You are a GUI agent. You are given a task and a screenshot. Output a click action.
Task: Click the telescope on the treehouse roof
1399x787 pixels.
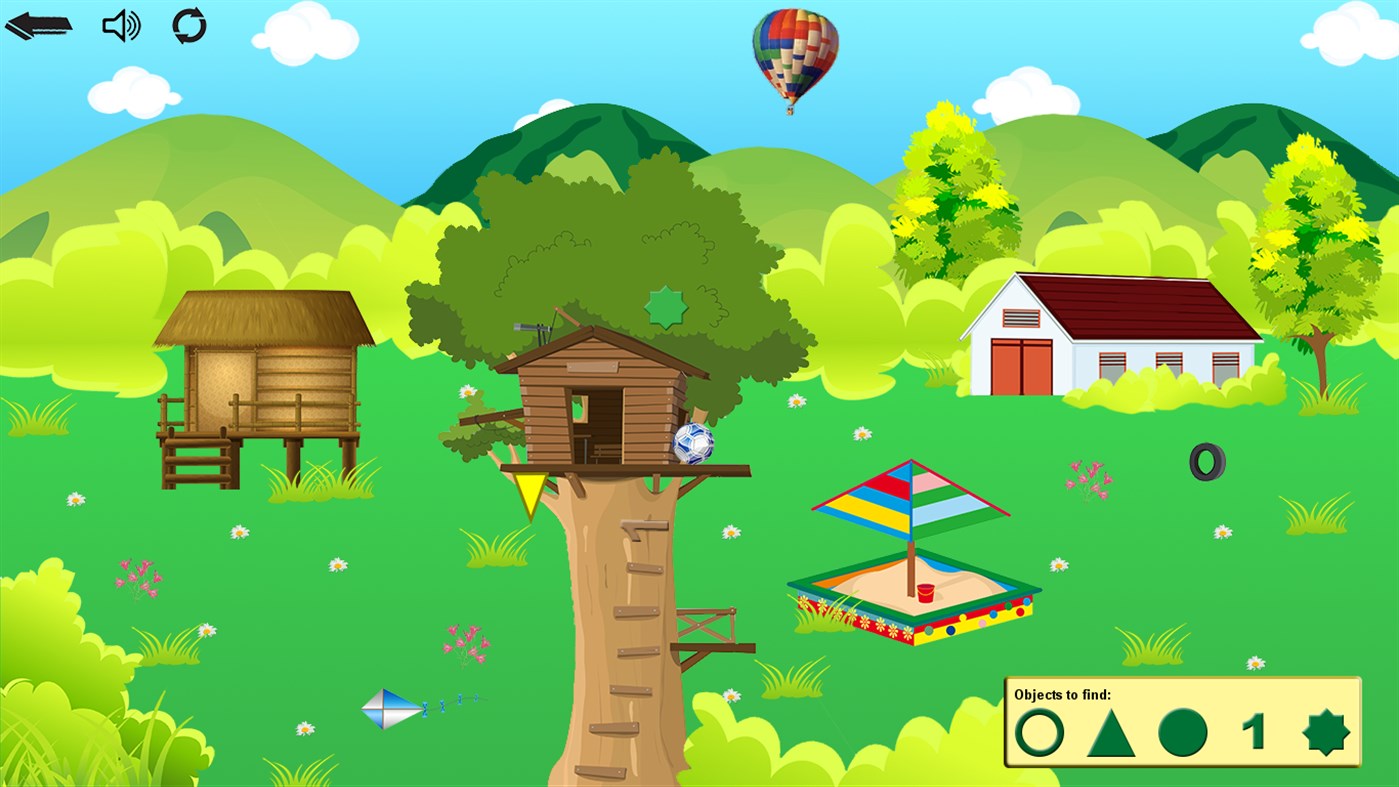(x=527, y=325)
